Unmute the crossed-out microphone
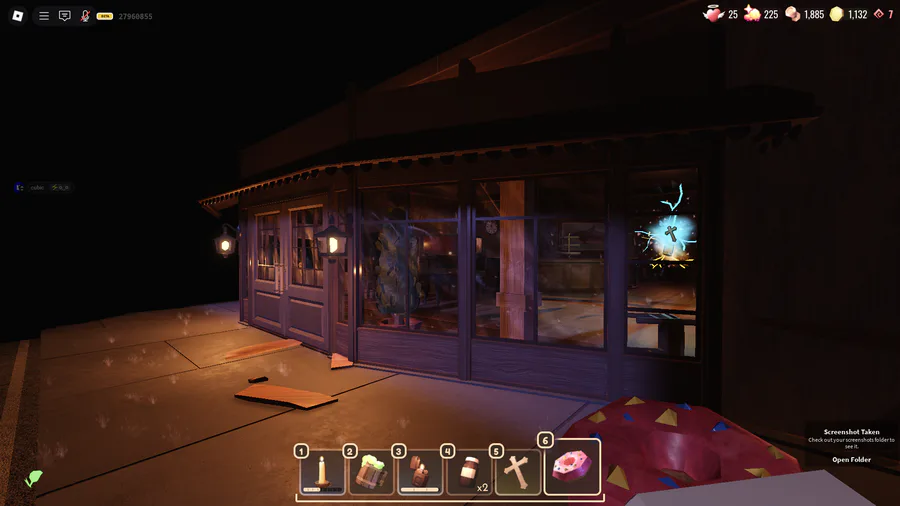Image resolution: width=900 pixels, height=506 pixels. pos(85,16)
